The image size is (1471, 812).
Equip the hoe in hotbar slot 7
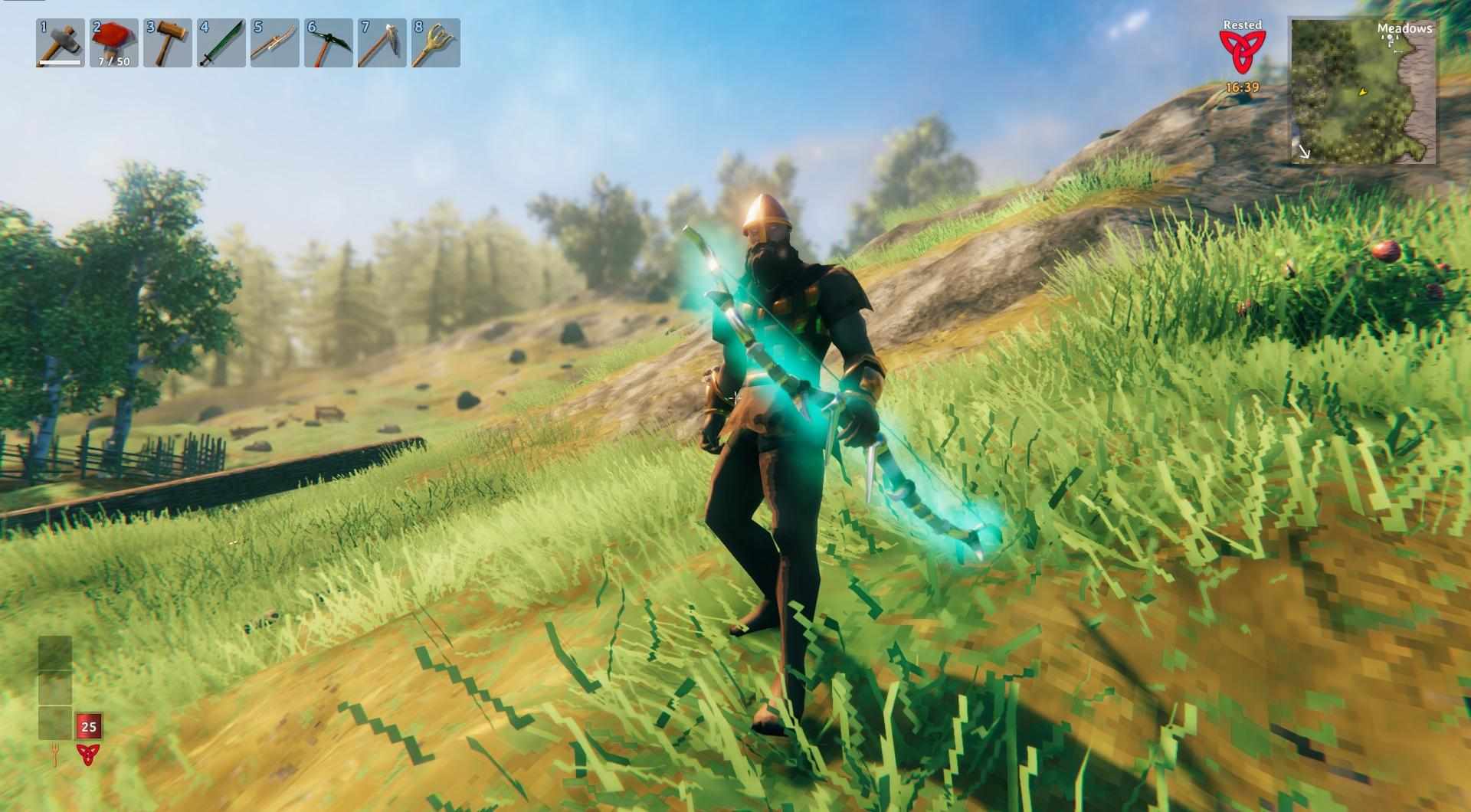(x=382, y=43)
